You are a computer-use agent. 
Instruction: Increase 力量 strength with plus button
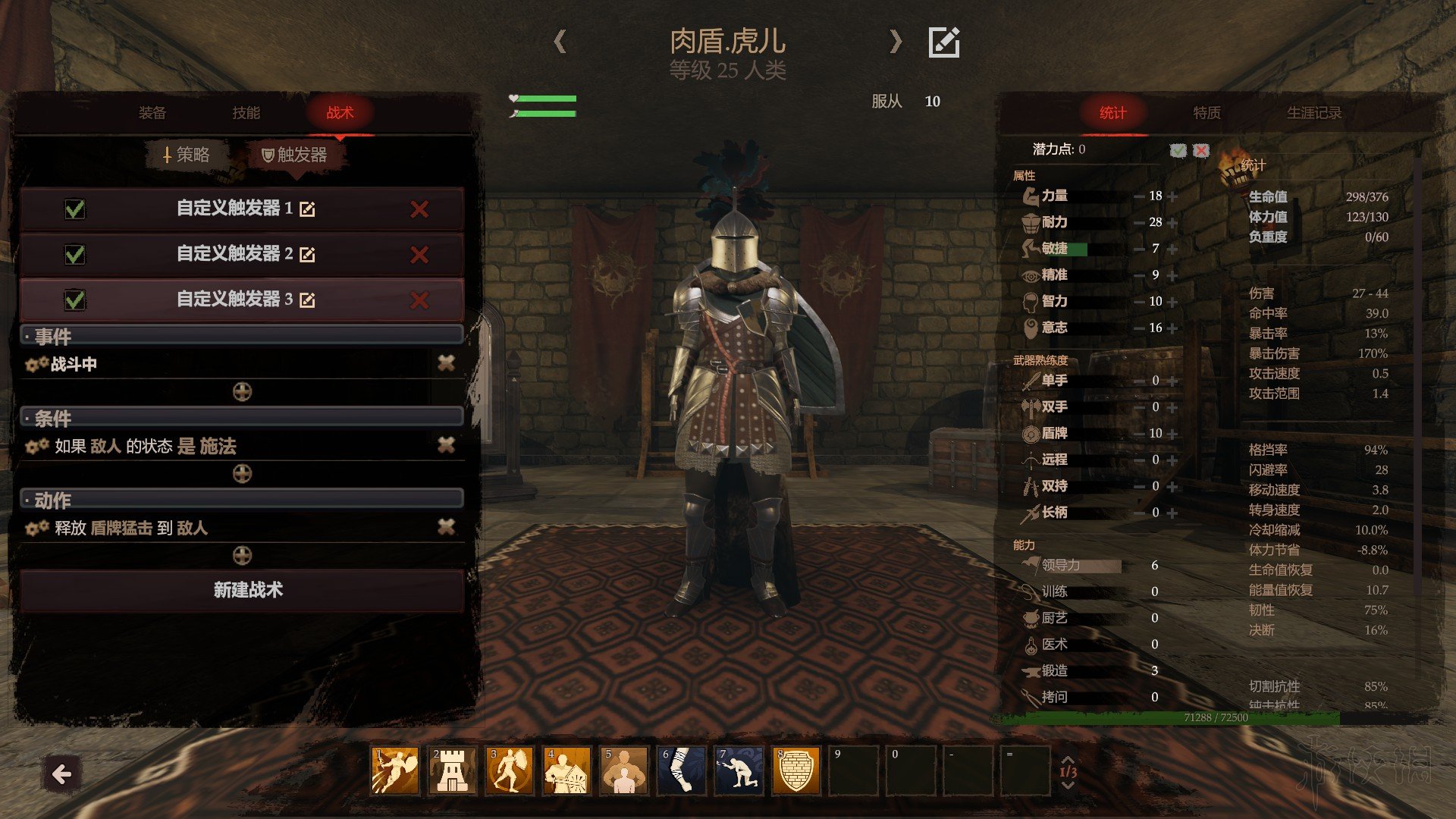(x=1172, y=196)
